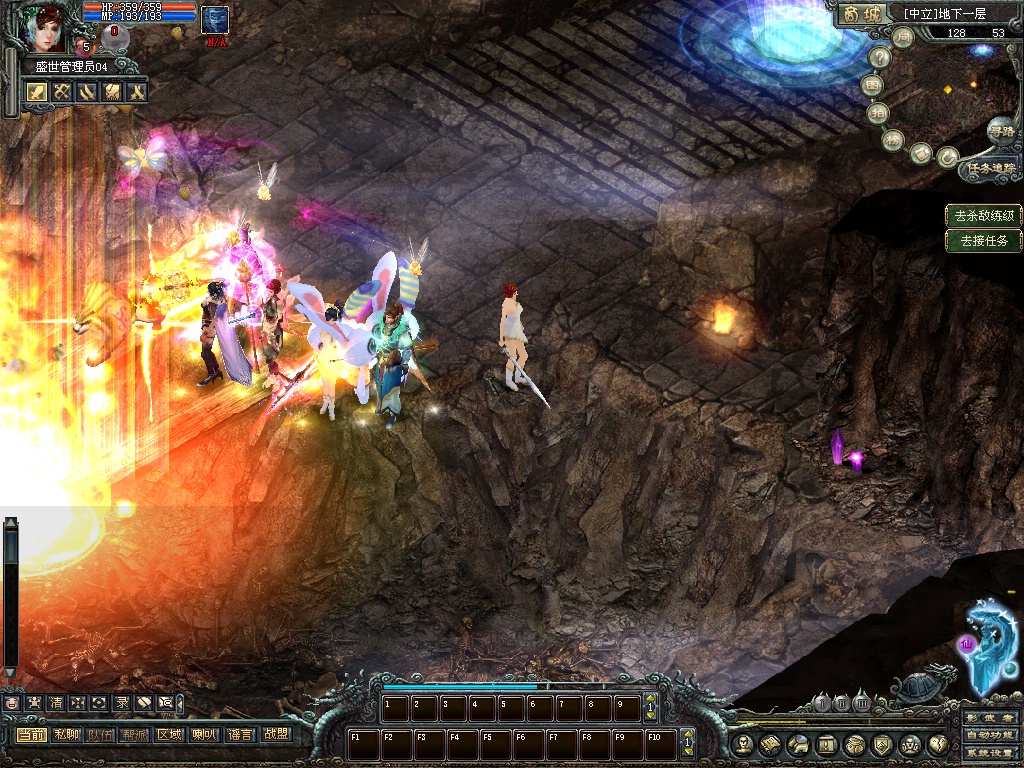Select the 去杀敌练级 button

(x=984, y=215)
